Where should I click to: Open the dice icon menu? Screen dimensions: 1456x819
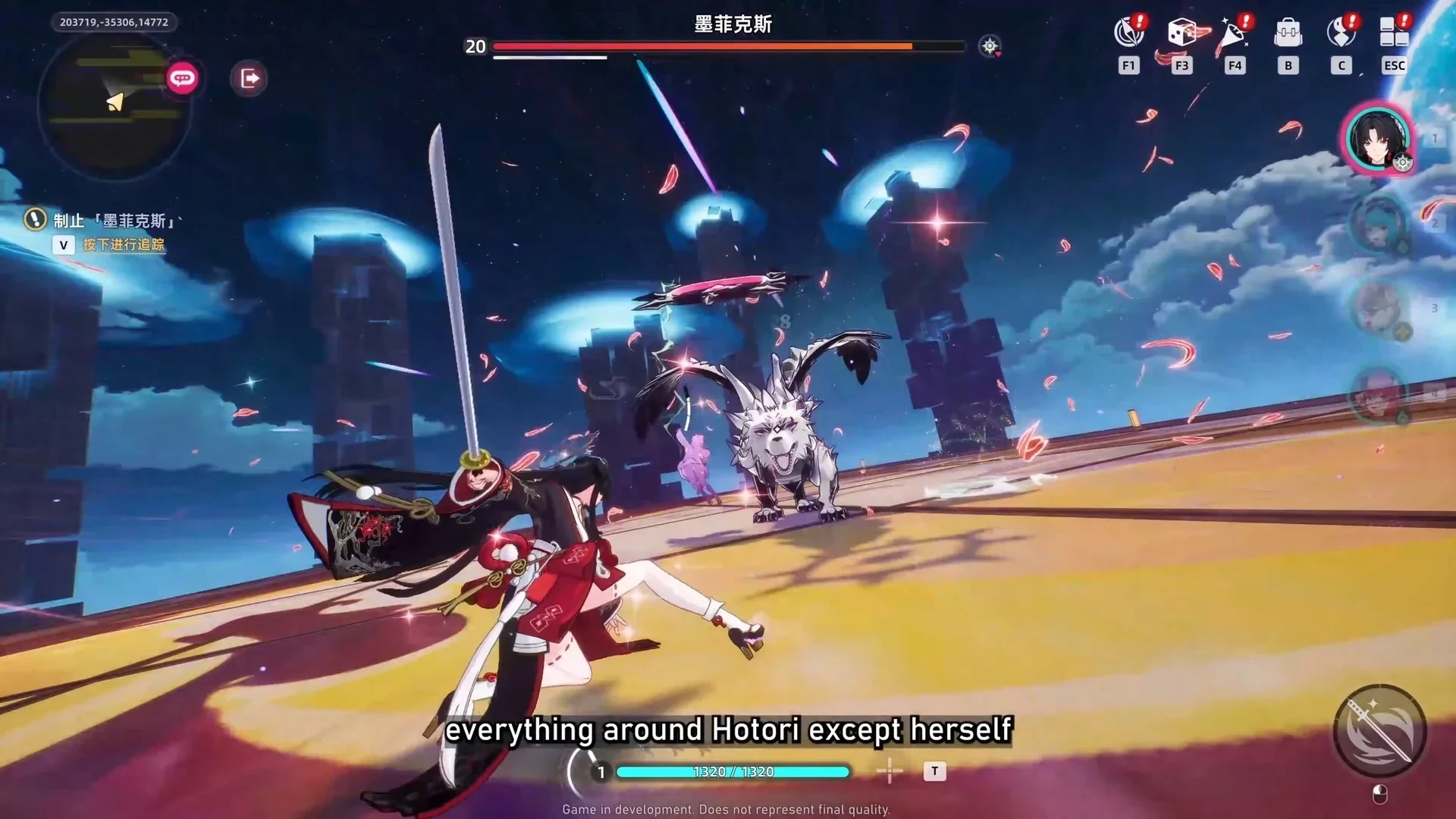click(1181, 33)
